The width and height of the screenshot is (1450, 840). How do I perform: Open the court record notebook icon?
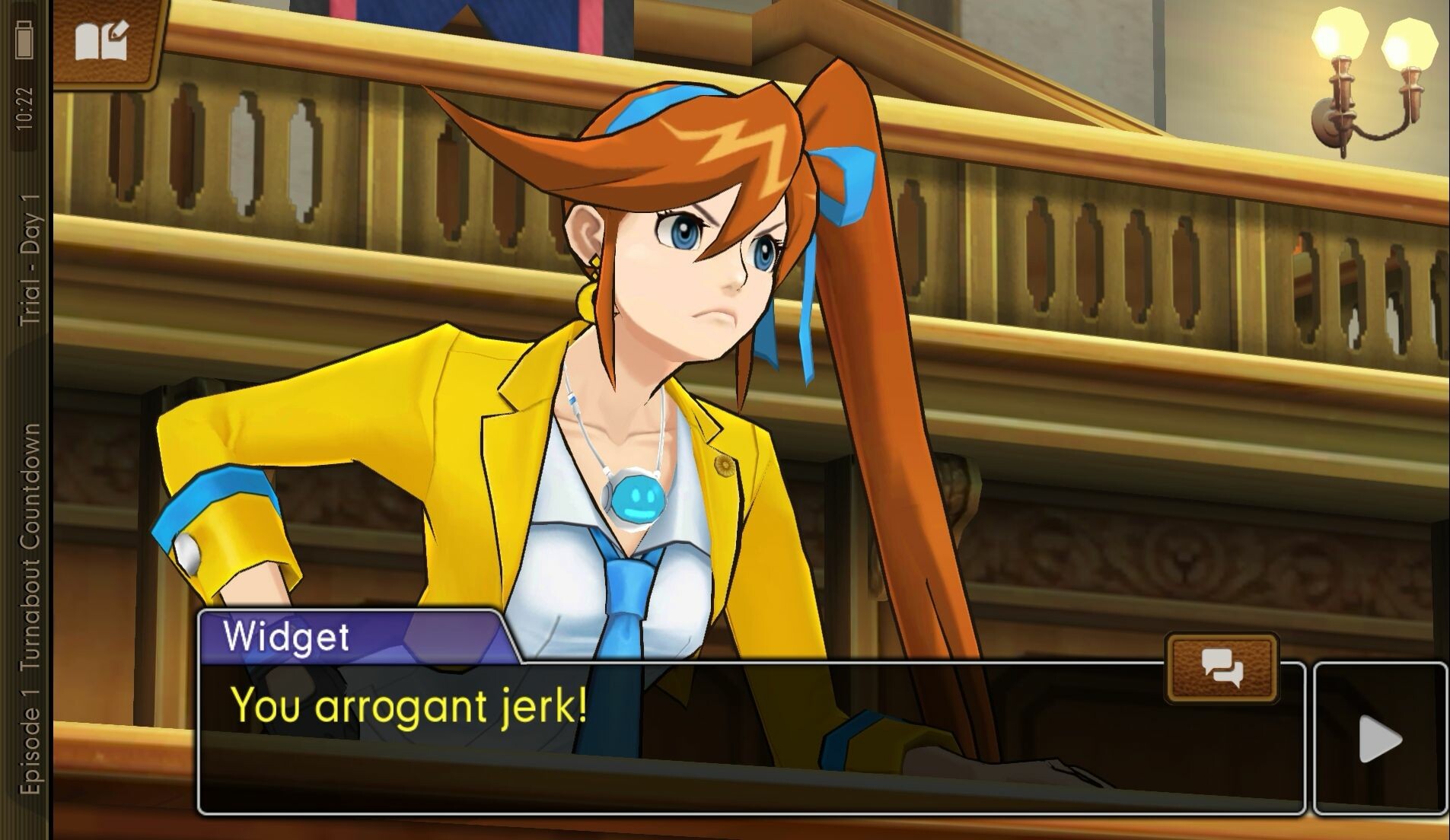[x=103, y=41]
